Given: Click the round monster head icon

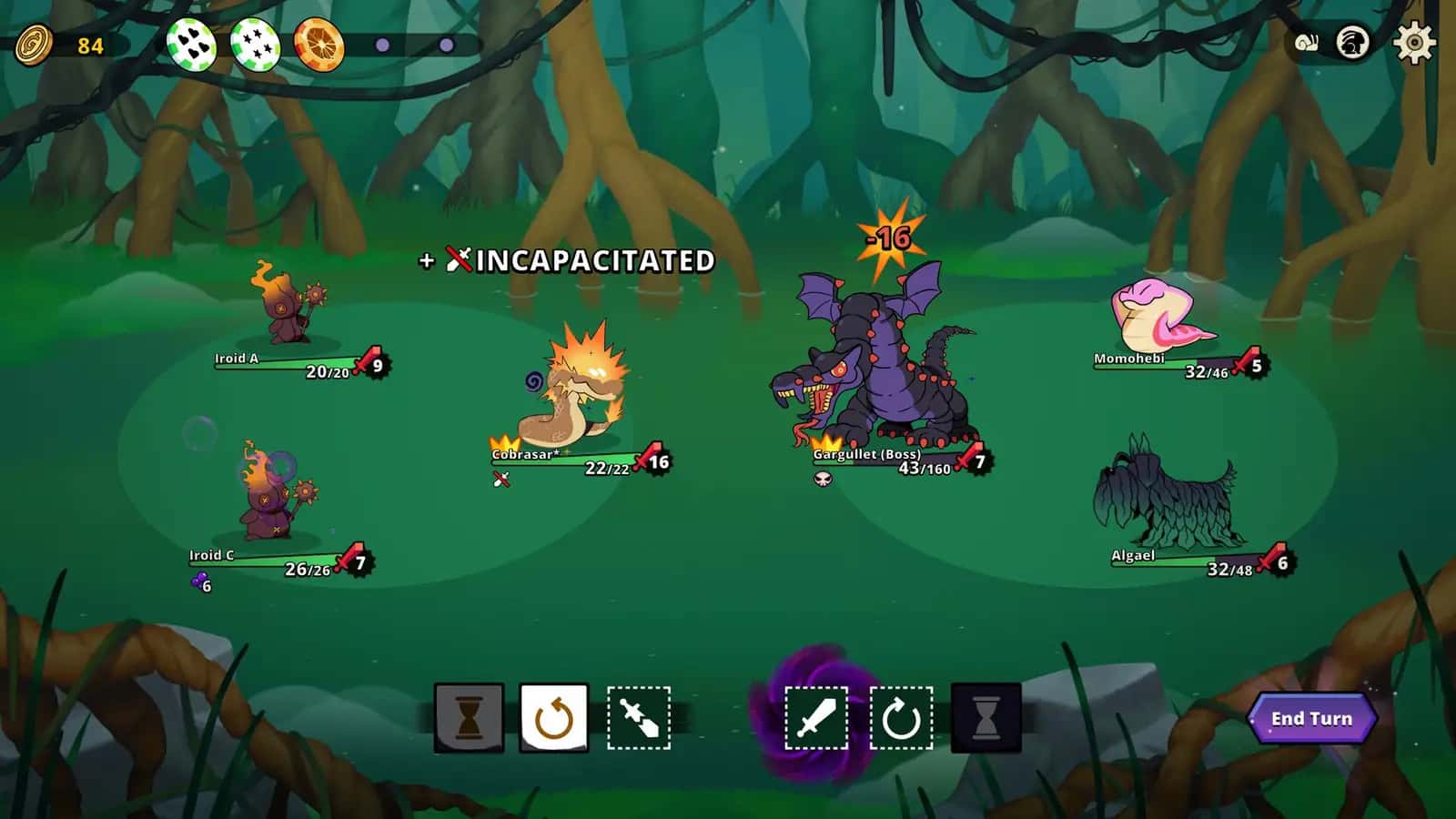Looking at the screenshot, I should click(x=1353, y=43).
